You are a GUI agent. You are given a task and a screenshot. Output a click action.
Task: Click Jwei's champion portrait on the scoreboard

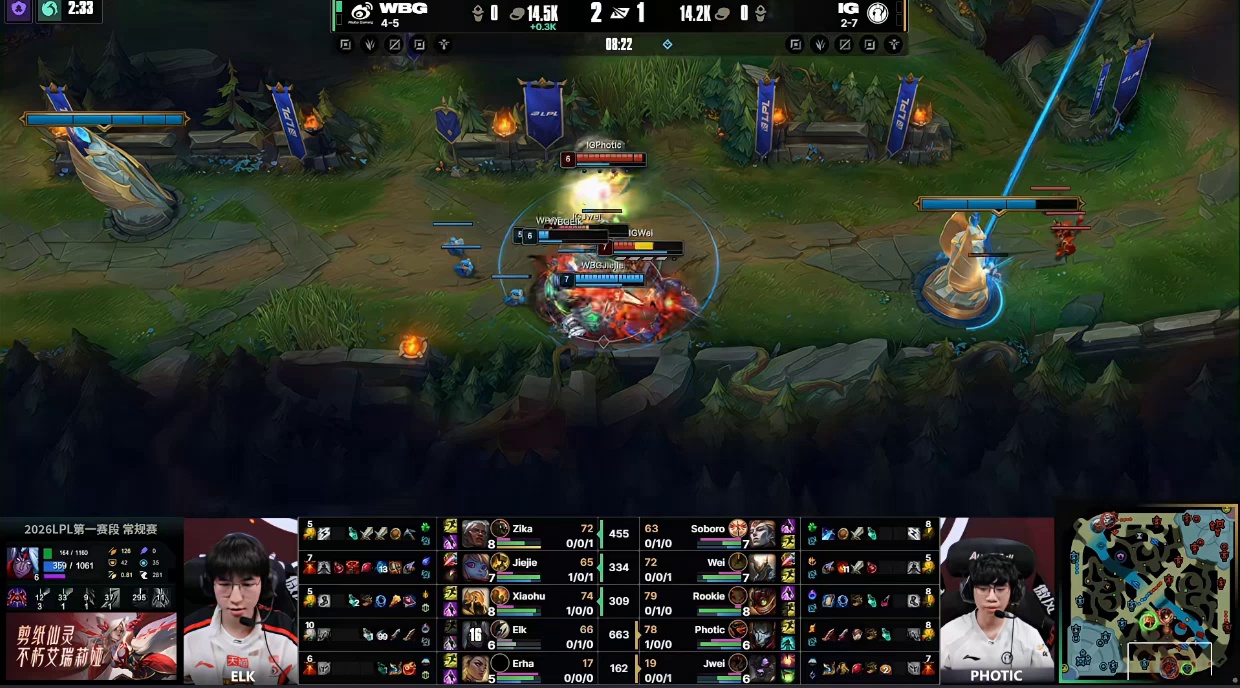click(762, 669)
